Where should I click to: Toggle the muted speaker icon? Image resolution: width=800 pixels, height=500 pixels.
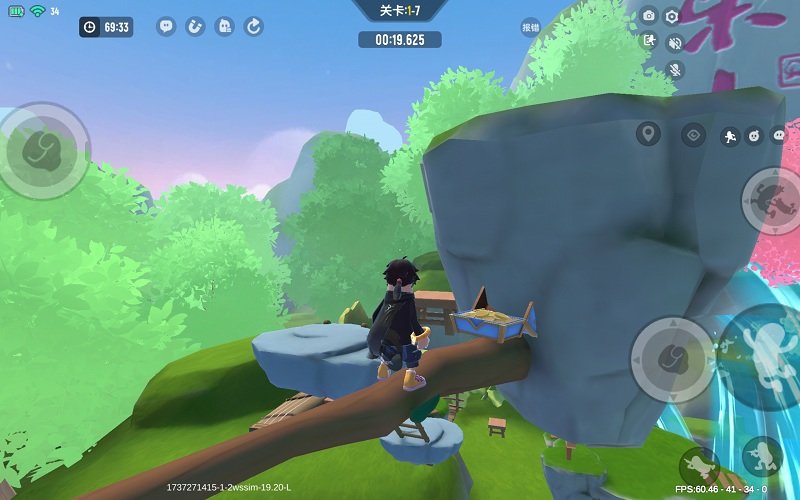click(x=675, y=42)
